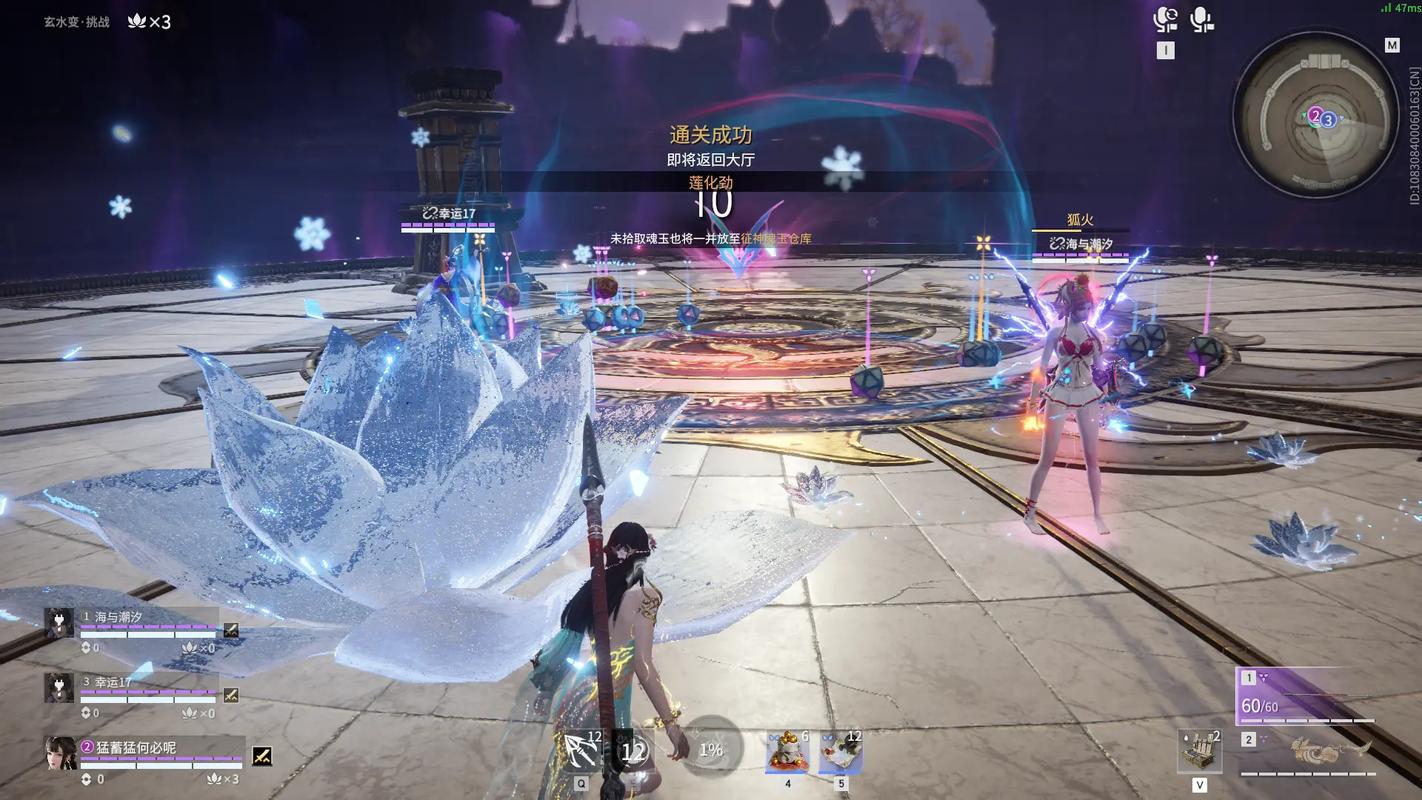Activate the skill showing cooldown 12
Screen dimensions: 1422x800
click(x=632, y=751)
